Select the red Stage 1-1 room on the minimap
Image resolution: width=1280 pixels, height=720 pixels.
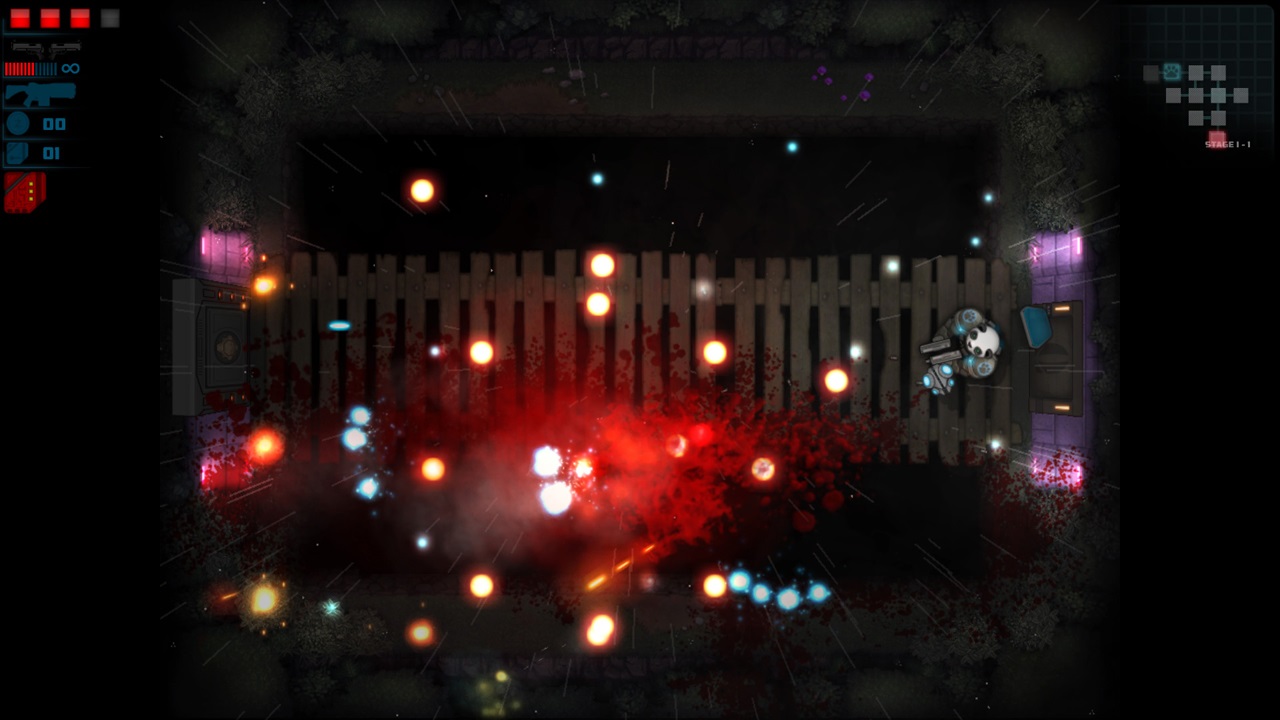(1217, 135)
